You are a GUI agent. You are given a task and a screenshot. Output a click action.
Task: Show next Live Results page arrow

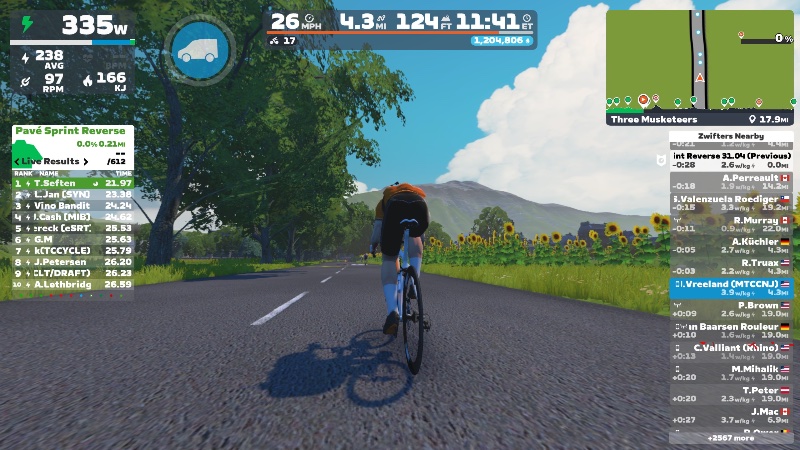point(86,161)
